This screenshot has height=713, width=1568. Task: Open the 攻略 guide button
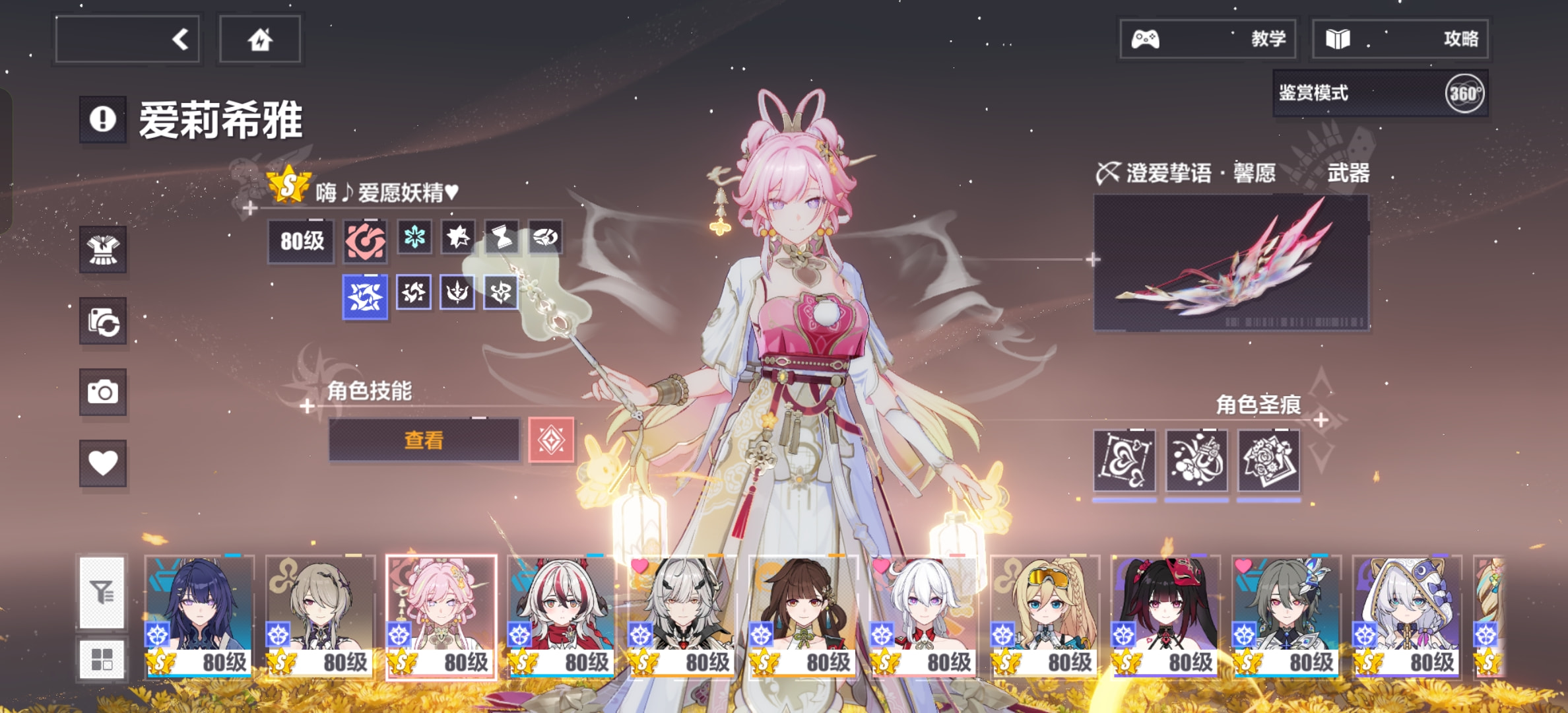tap(1400, 39)
